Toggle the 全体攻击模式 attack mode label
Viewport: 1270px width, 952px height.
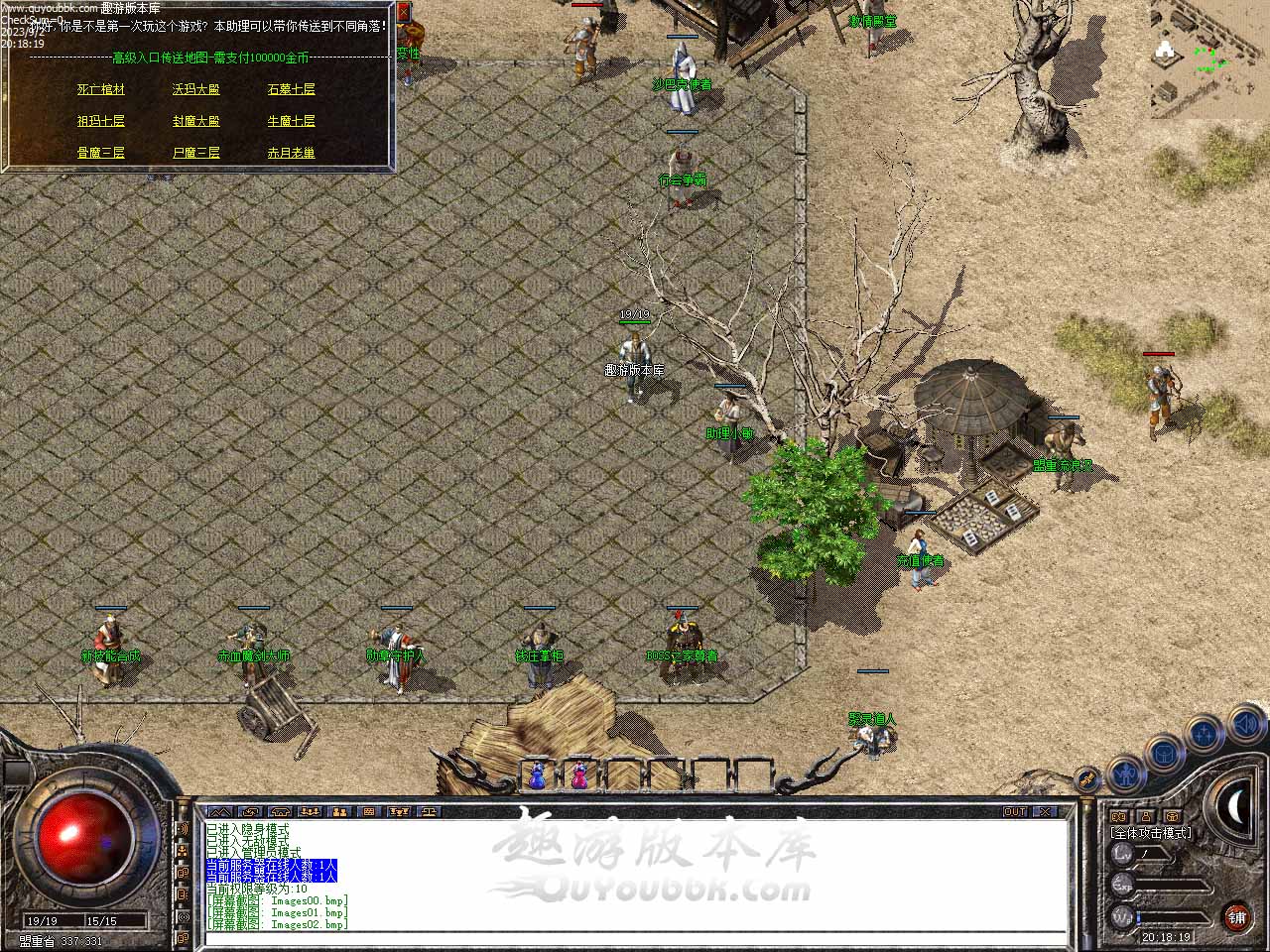(x=1152, y=833)
